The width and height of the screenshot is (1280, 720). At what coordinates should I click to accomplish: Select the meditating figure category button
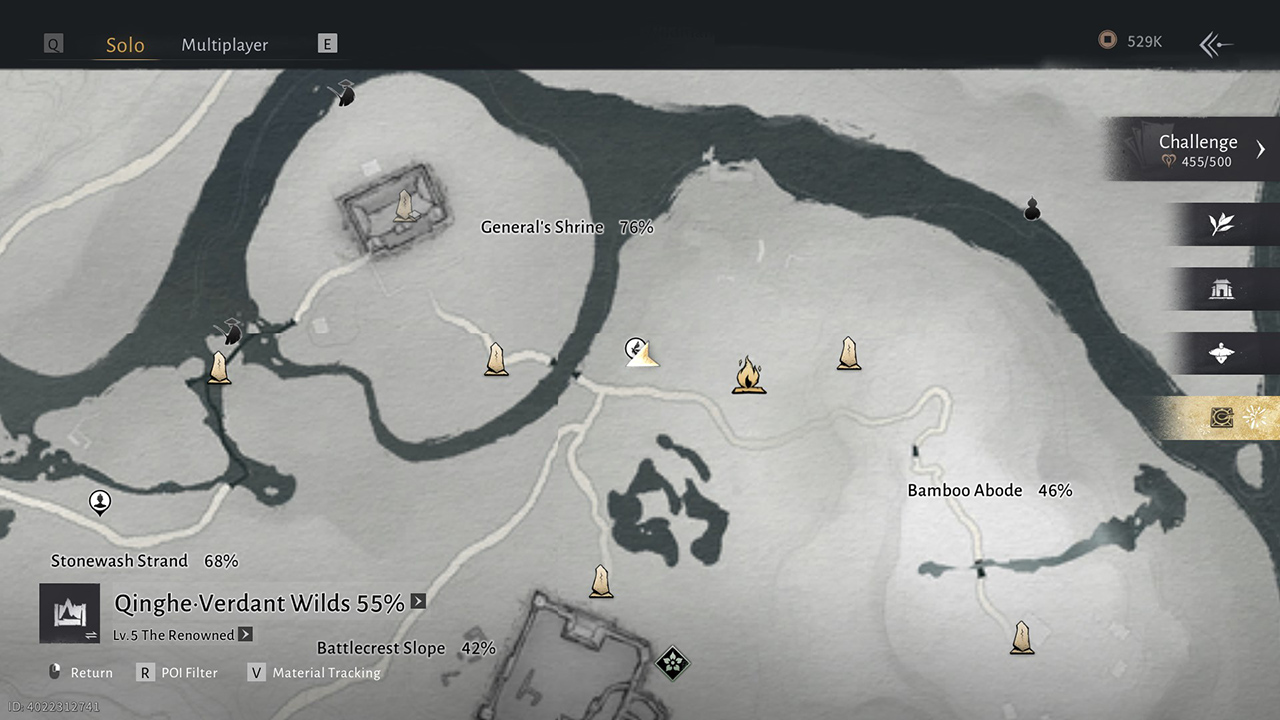[1221, 353]
